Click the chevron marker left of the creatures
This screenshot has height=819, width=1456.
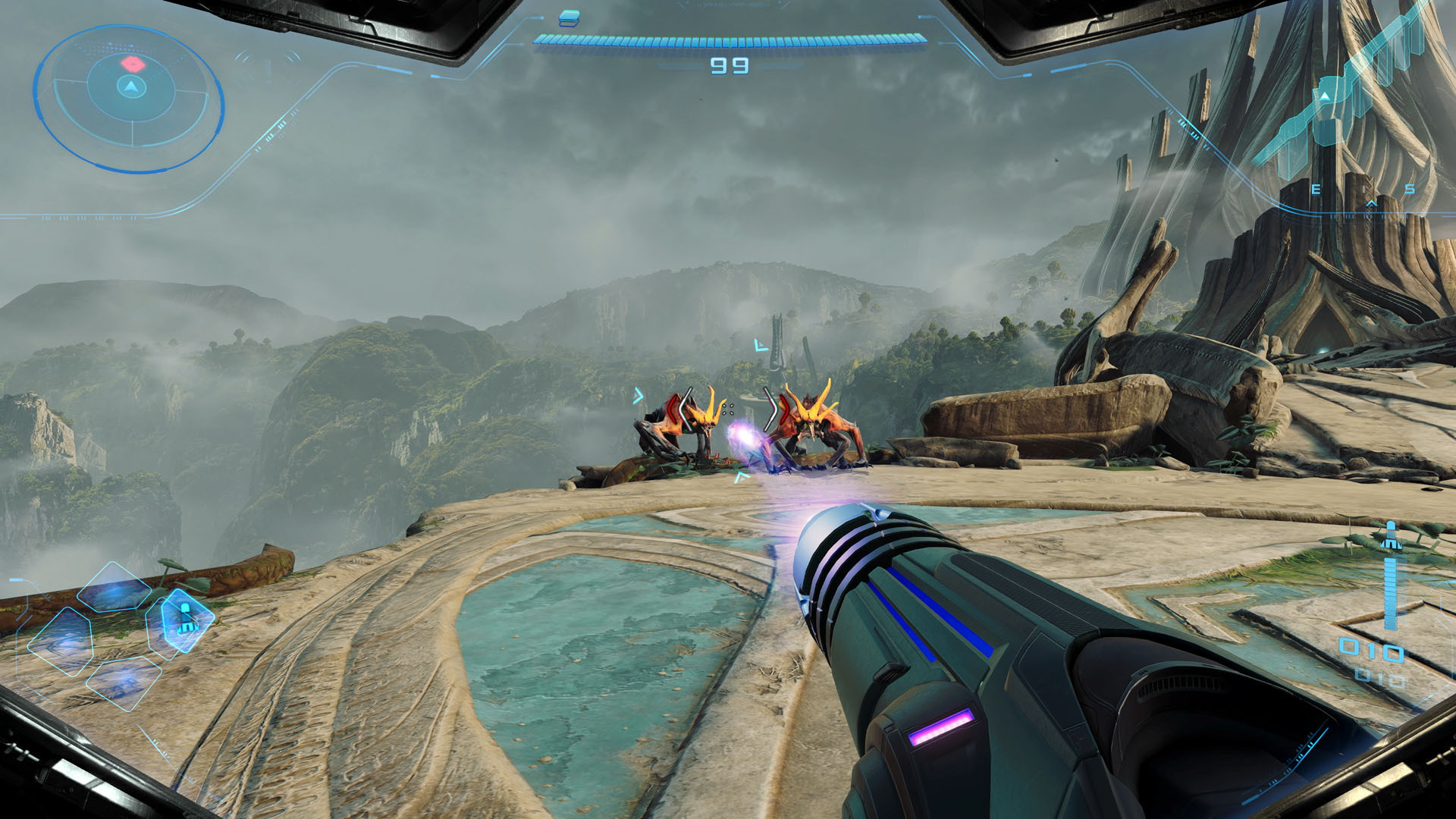(x=639, y=396)
